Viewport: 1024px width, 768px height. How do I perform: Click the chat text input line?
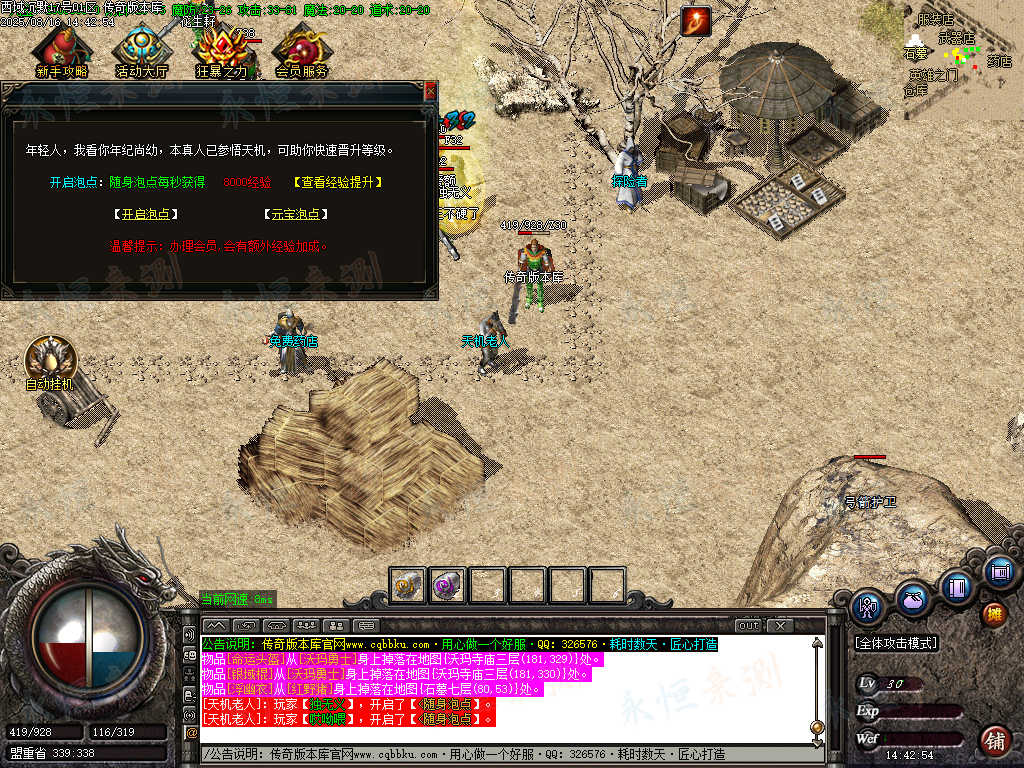pyautogui.click(x=500, y=754)
